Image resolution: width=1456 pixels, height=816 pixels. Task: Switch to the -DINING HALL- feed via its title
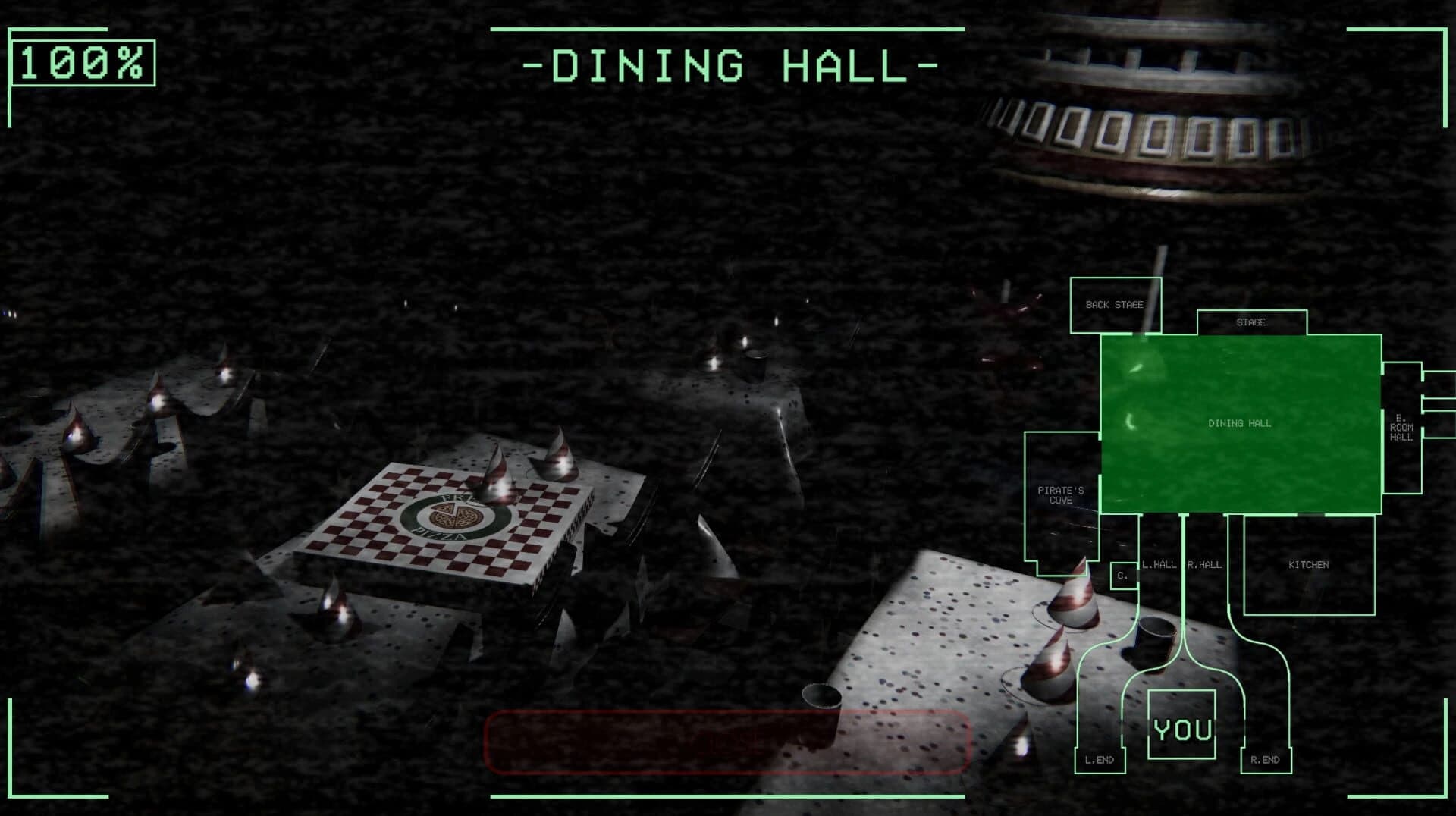pos(726,66)
